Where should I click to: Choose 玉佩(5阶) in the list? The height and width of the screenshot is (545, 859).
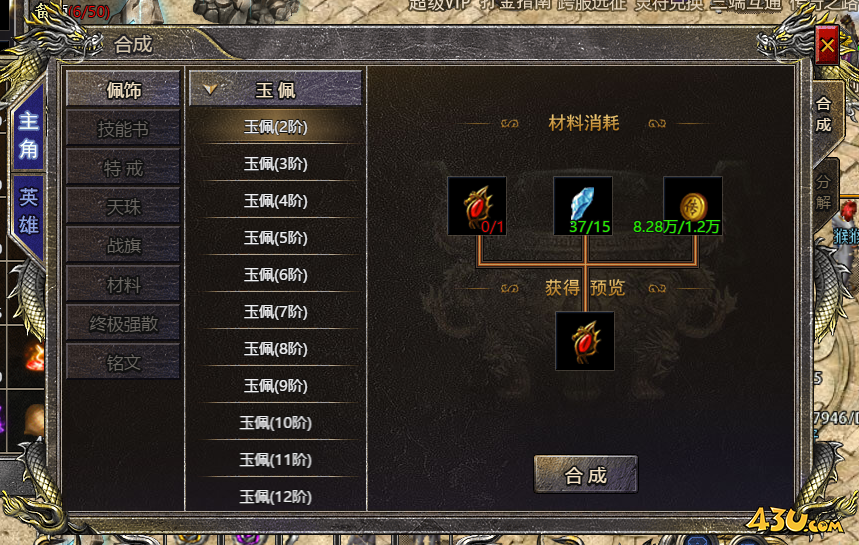click(x=275, y=238)
